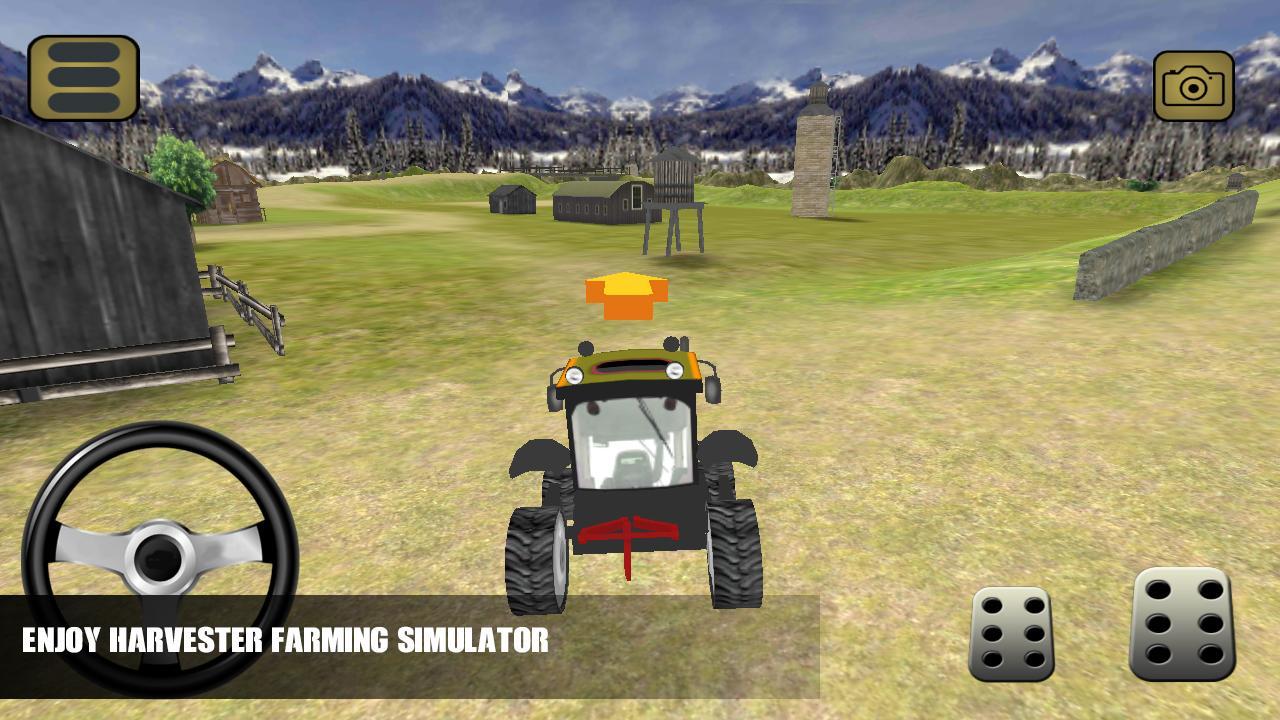
Task: Tap the orange waypoint arrow above the tractor
Action: click(628, 295)
